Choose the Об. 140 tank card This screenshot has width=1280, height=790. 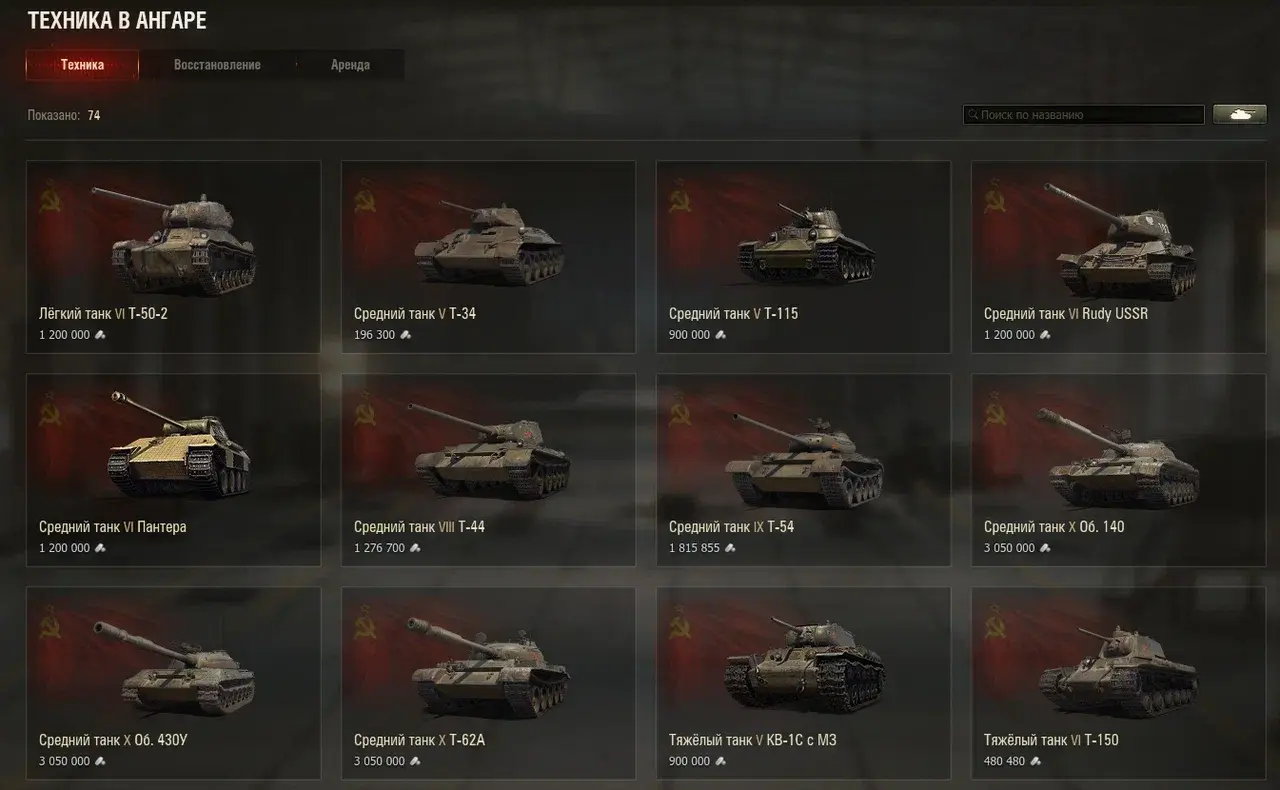click(1118, 470)
